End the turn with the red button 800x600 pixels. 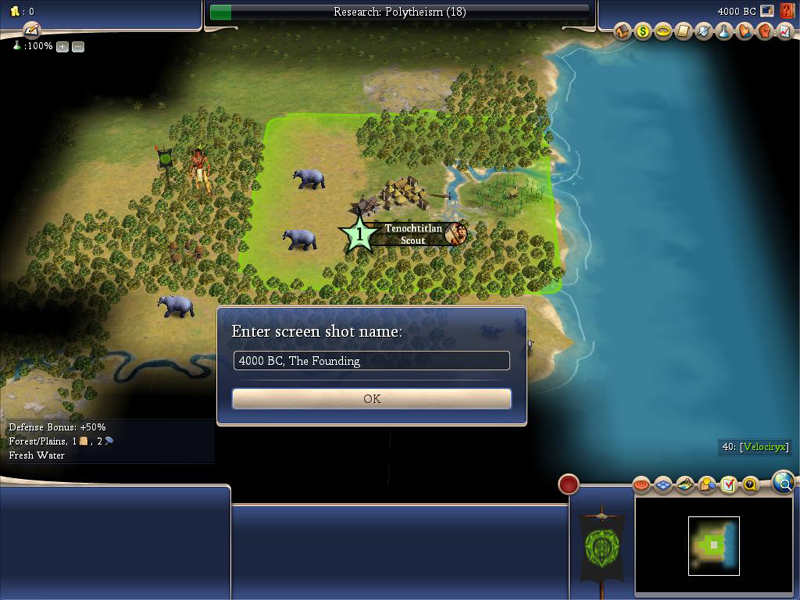click(x=569, y=484)
